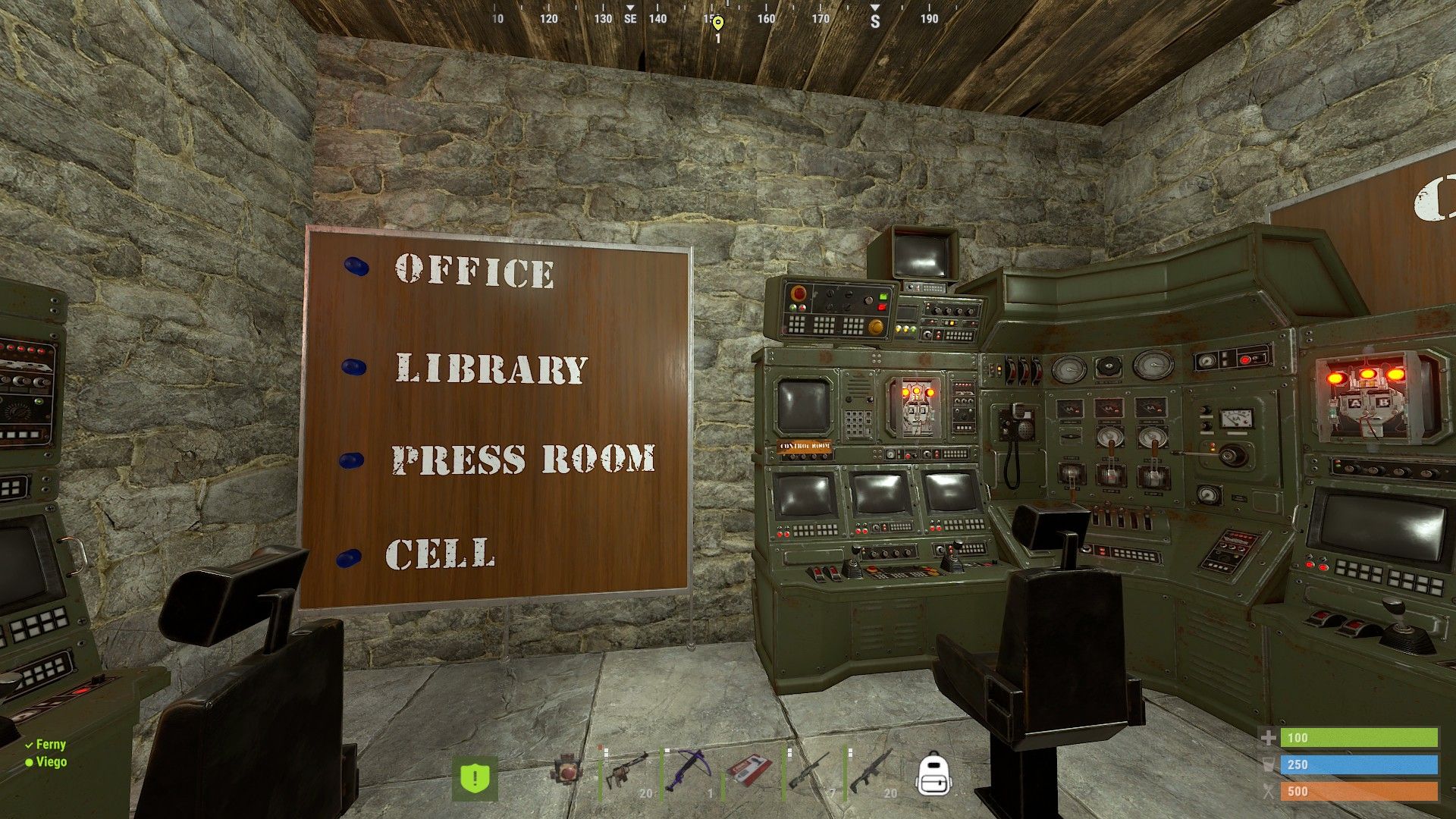The width and height of the screenshot is (1456, 819).
Task: Select teammate Viego in the team list
Action: point(51,762)
